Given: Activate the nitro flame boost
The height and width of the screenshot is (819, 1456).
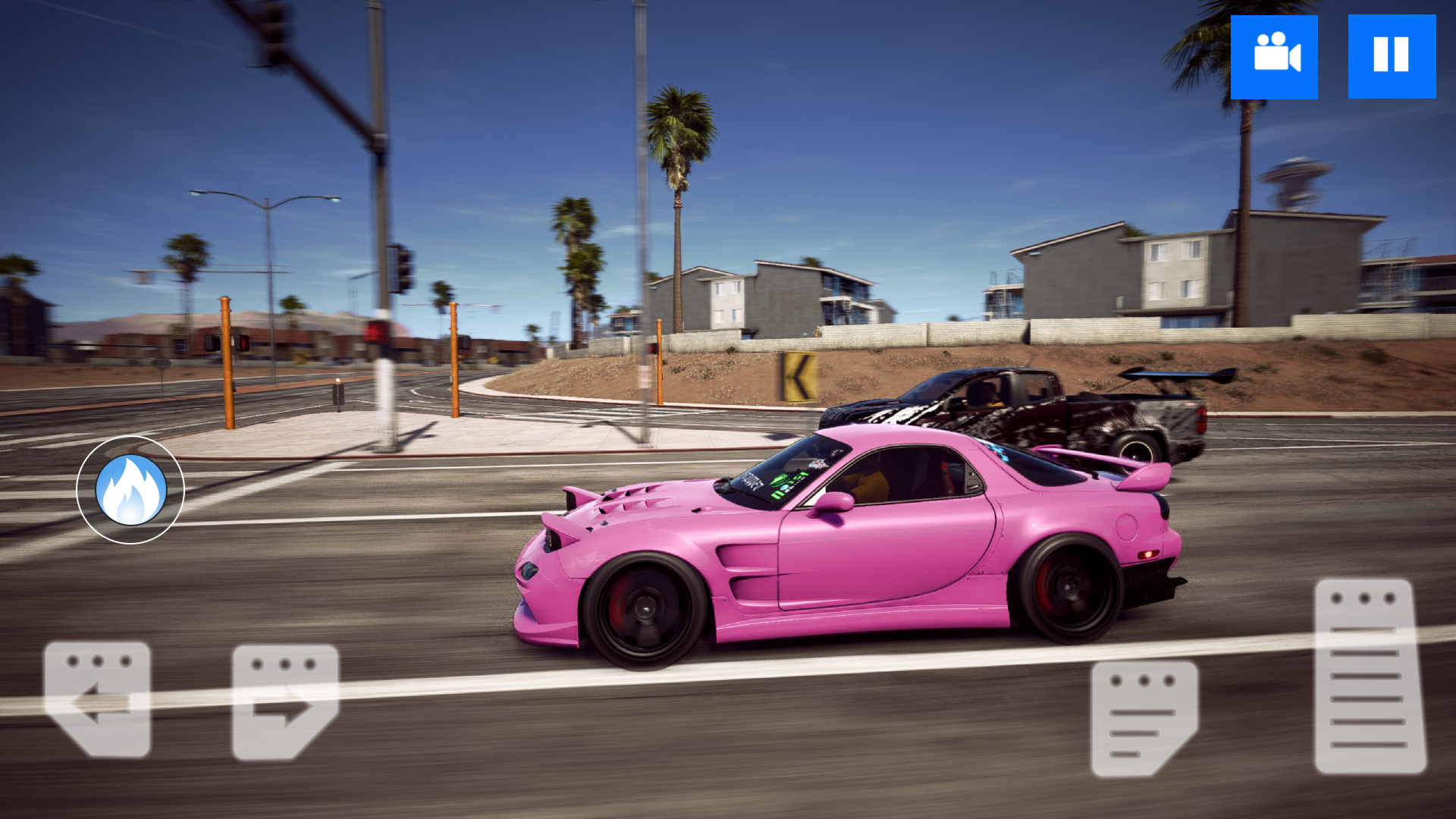Looking at the screenshot, I should tap(130, 490).
